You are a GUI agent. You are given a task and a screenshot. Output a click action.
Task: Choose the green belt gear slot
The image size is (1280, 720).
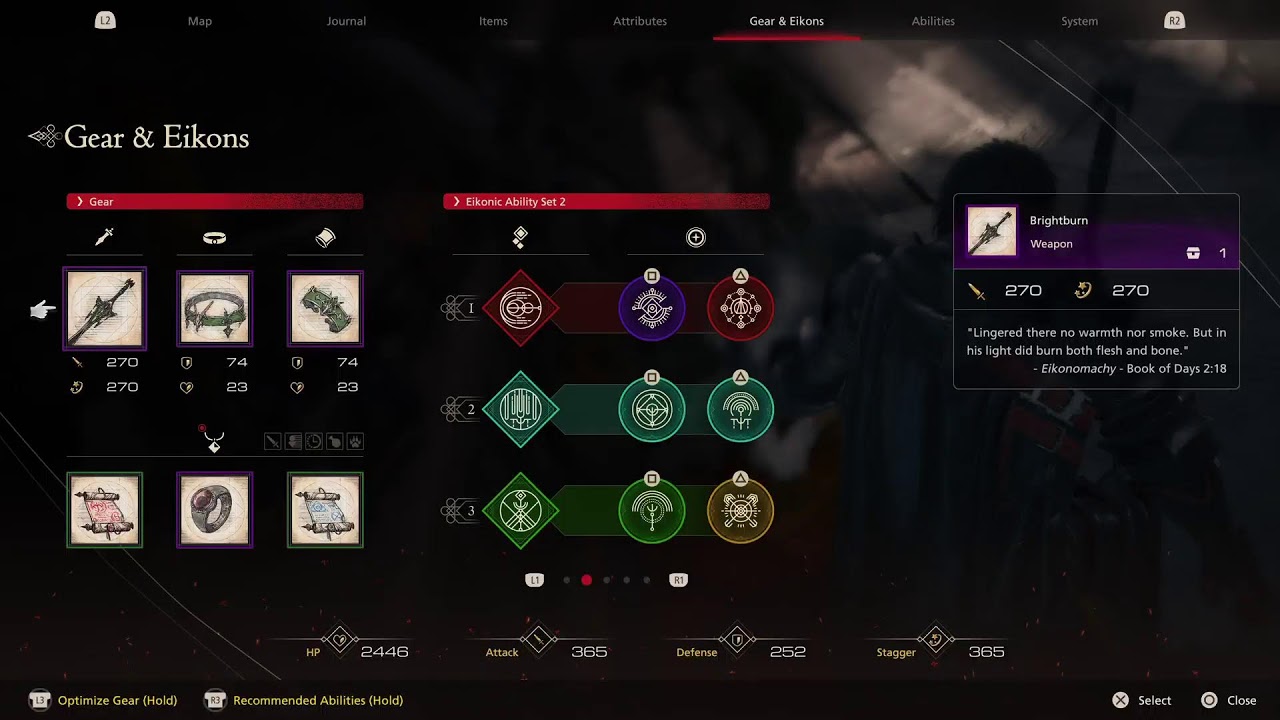click(x=215, y=309)
